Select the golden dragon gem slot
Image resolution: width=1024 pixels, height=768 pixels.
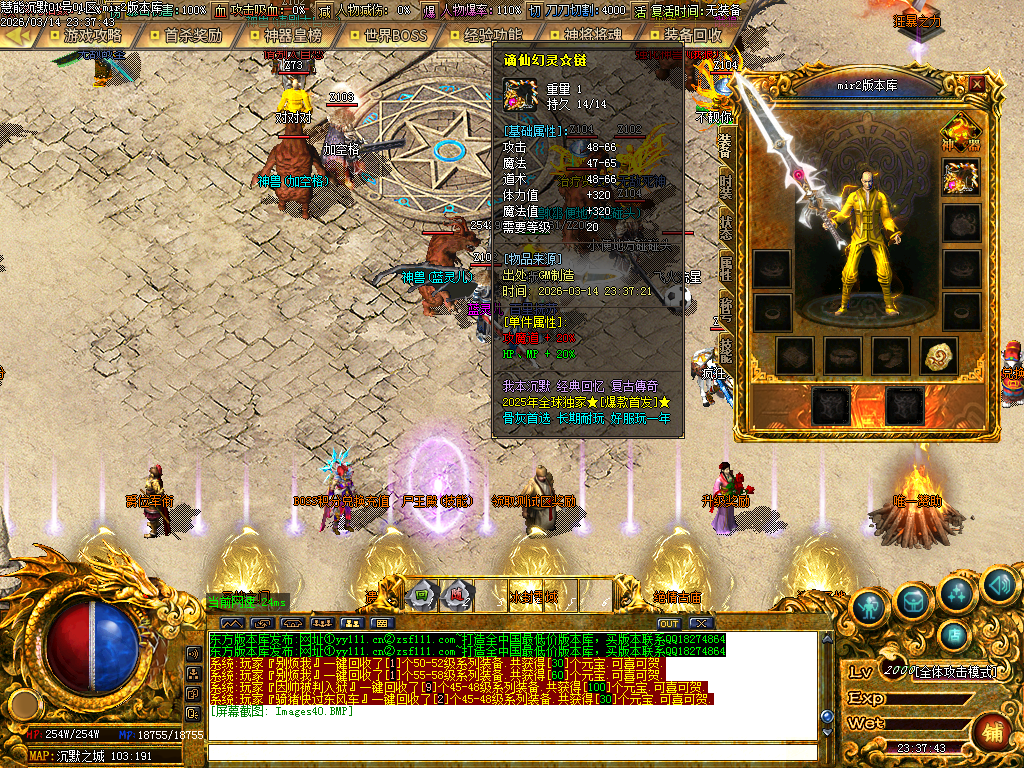[x=940, y=355]
